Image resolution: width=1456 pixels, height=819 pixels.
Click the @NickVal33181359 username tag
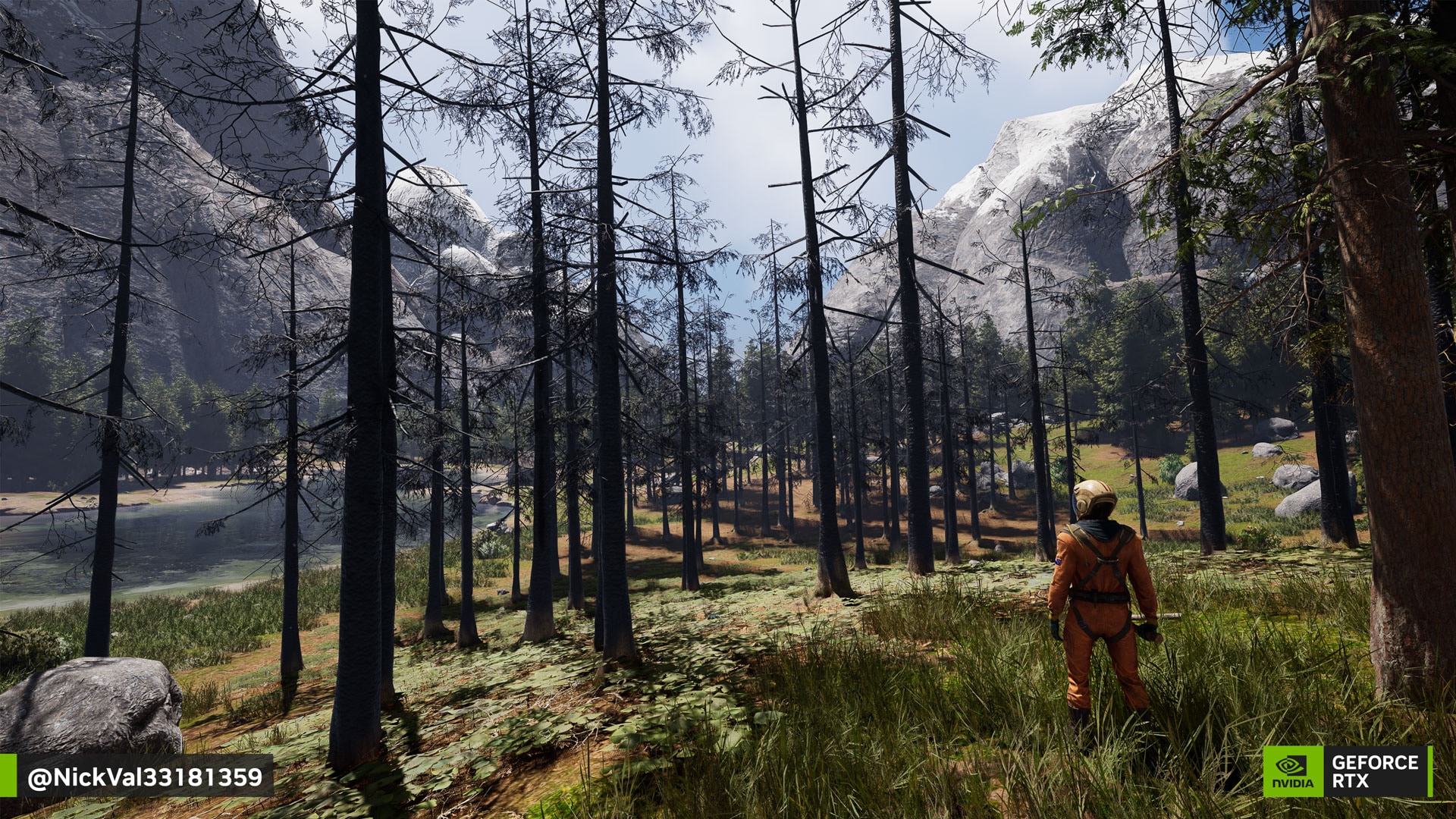pyautogui.click(x=145, y=777)
